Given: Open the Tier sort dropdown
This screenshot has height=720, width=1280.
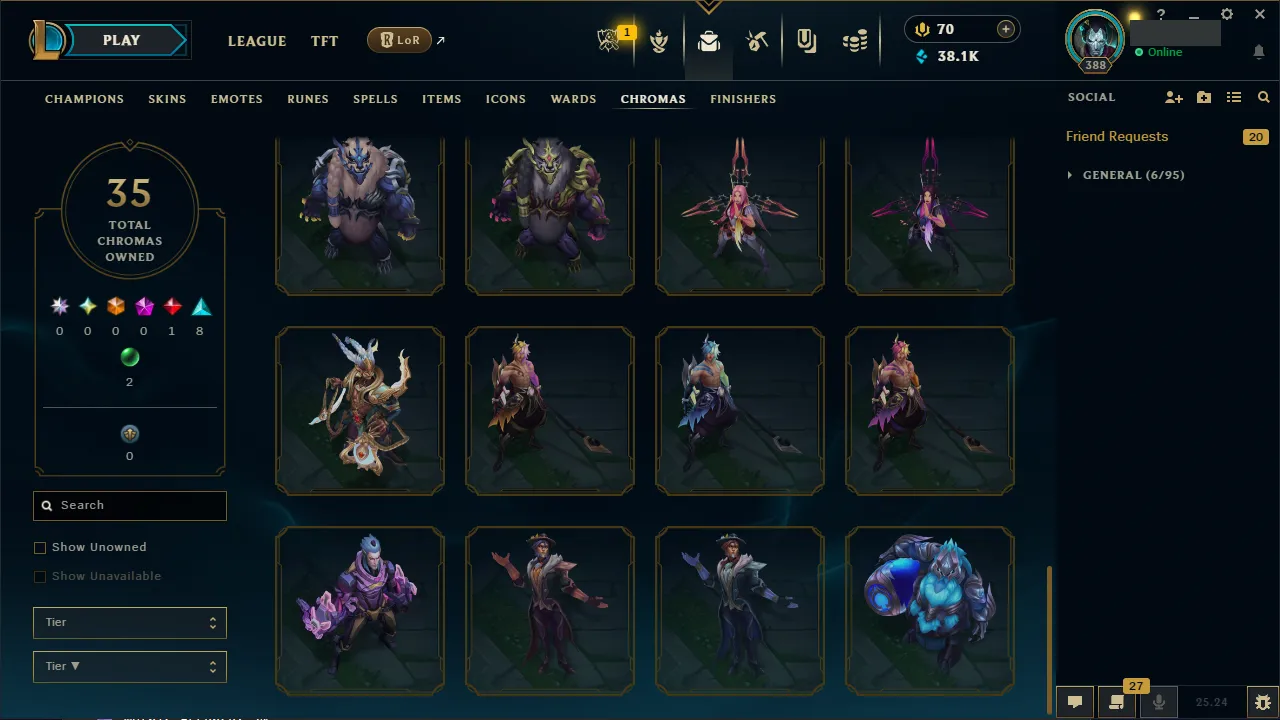Looking at the screenshot, I should [129, 666].
